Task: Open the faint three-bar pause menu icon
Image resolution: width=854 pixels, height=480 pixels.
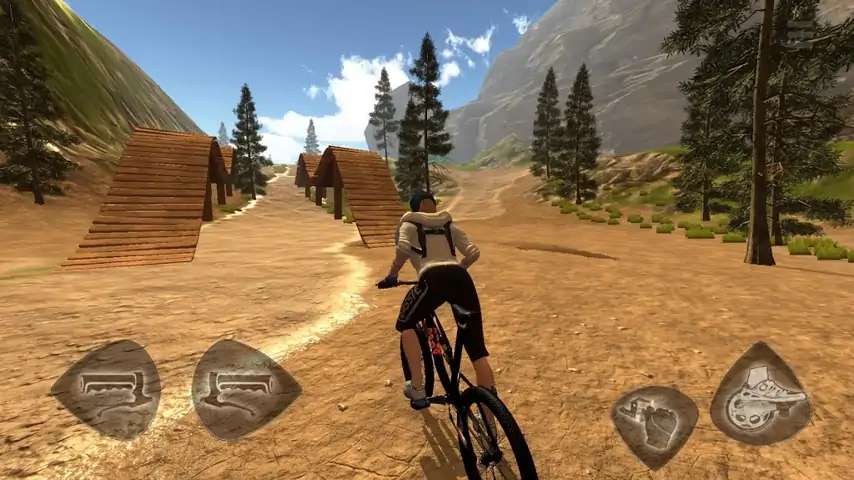Action: tap(800, 32)
